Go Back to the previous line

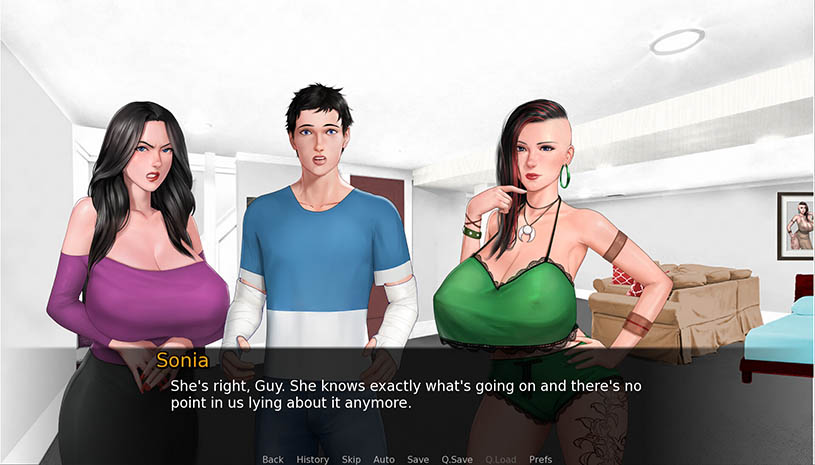tap(273, 459)
